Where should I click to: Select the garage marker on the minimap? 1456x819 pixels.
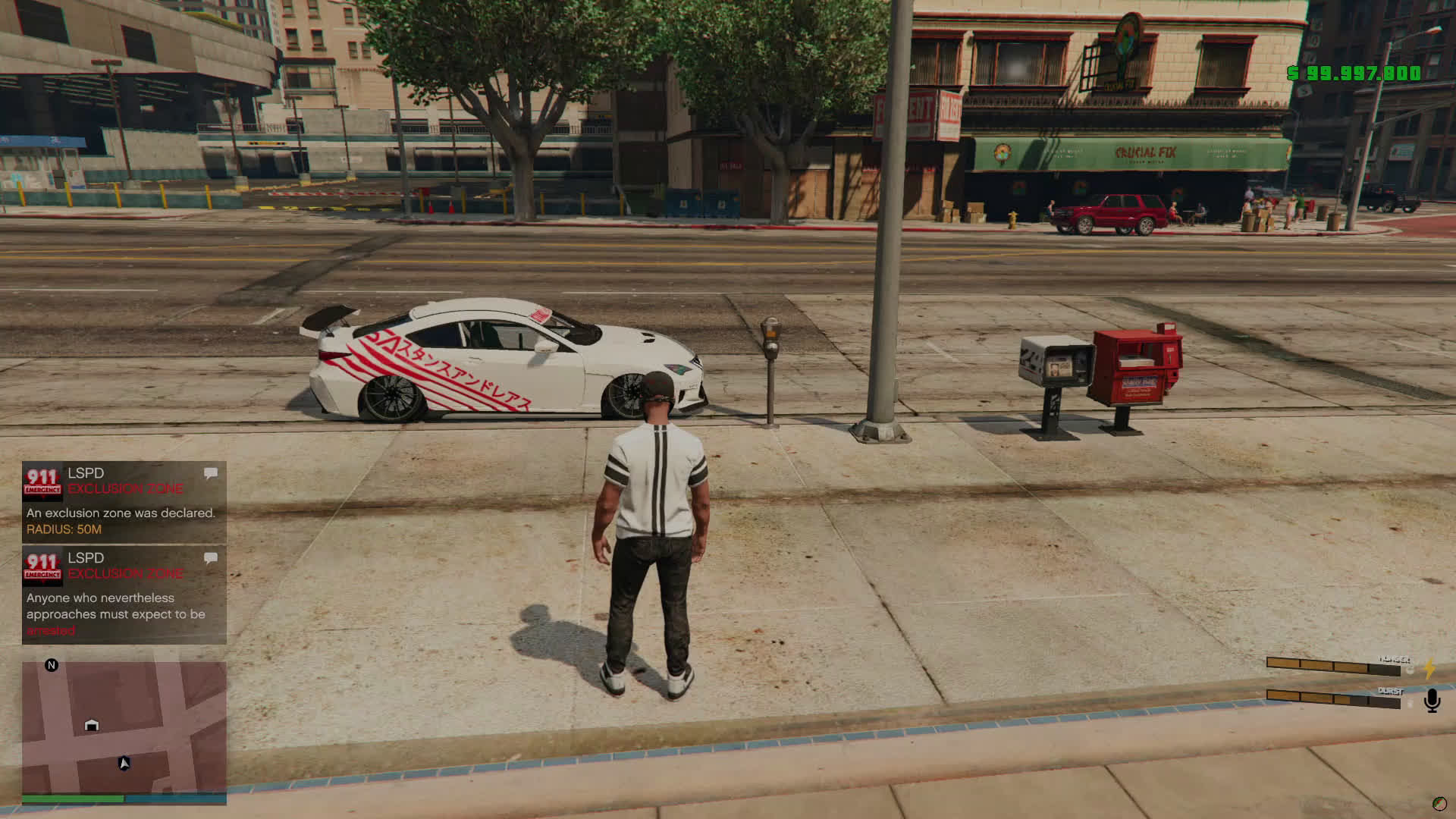(x=92, y=725)
